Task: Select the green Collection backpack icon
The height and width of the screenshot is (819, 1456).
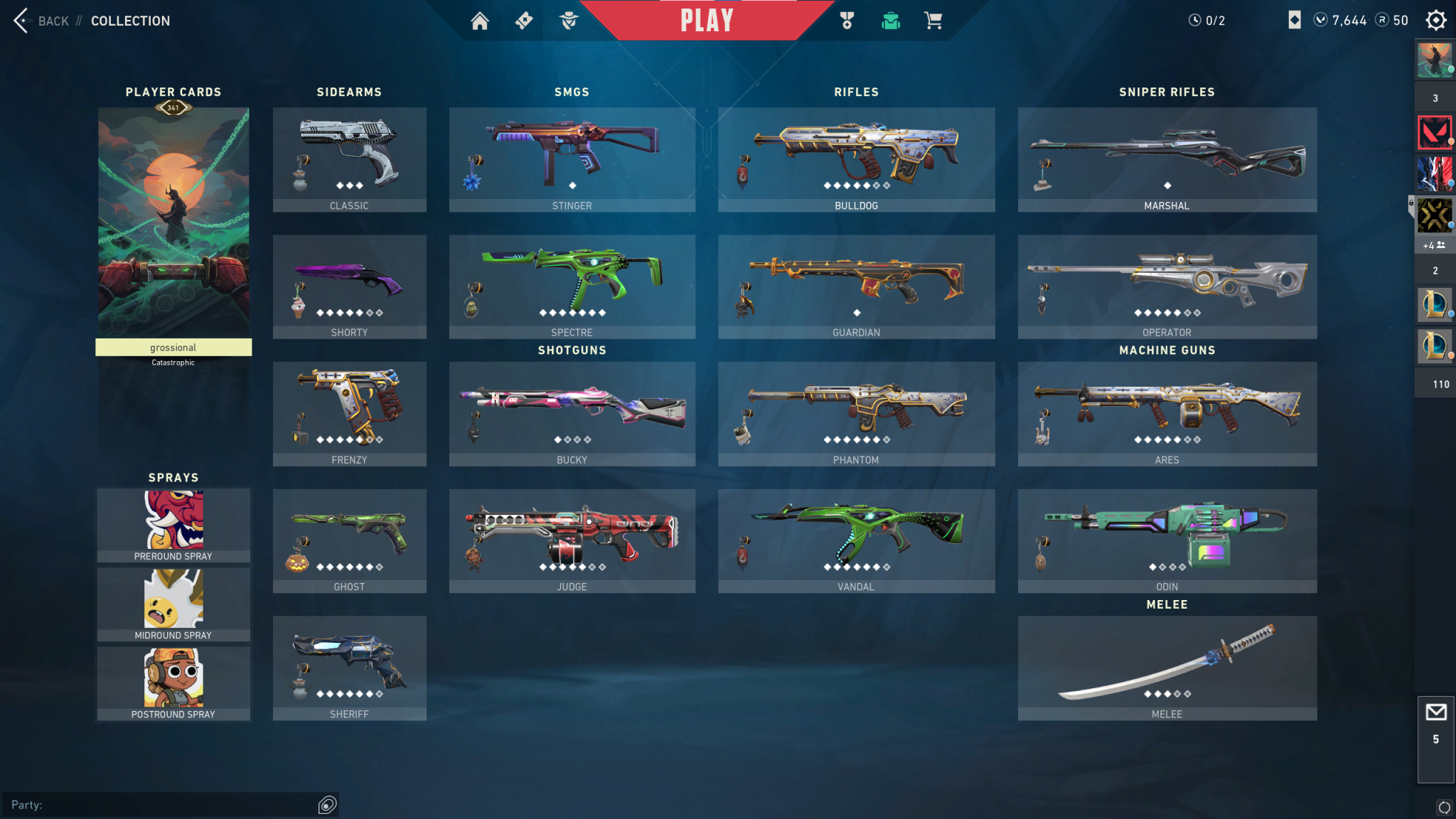Action: point(890,21)
